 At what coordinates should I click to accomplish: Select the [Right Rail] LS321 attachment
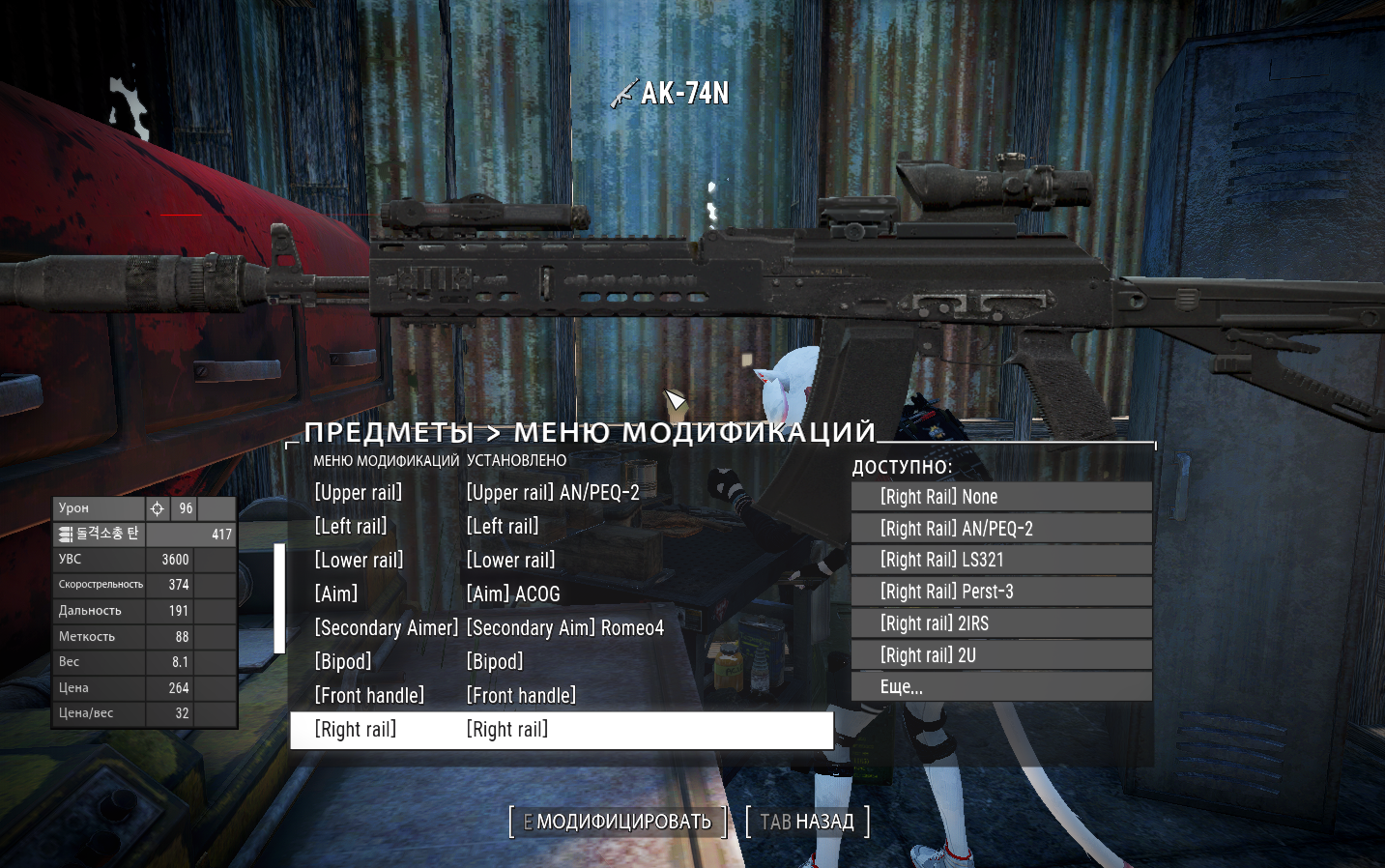(x=1000, y=560)
